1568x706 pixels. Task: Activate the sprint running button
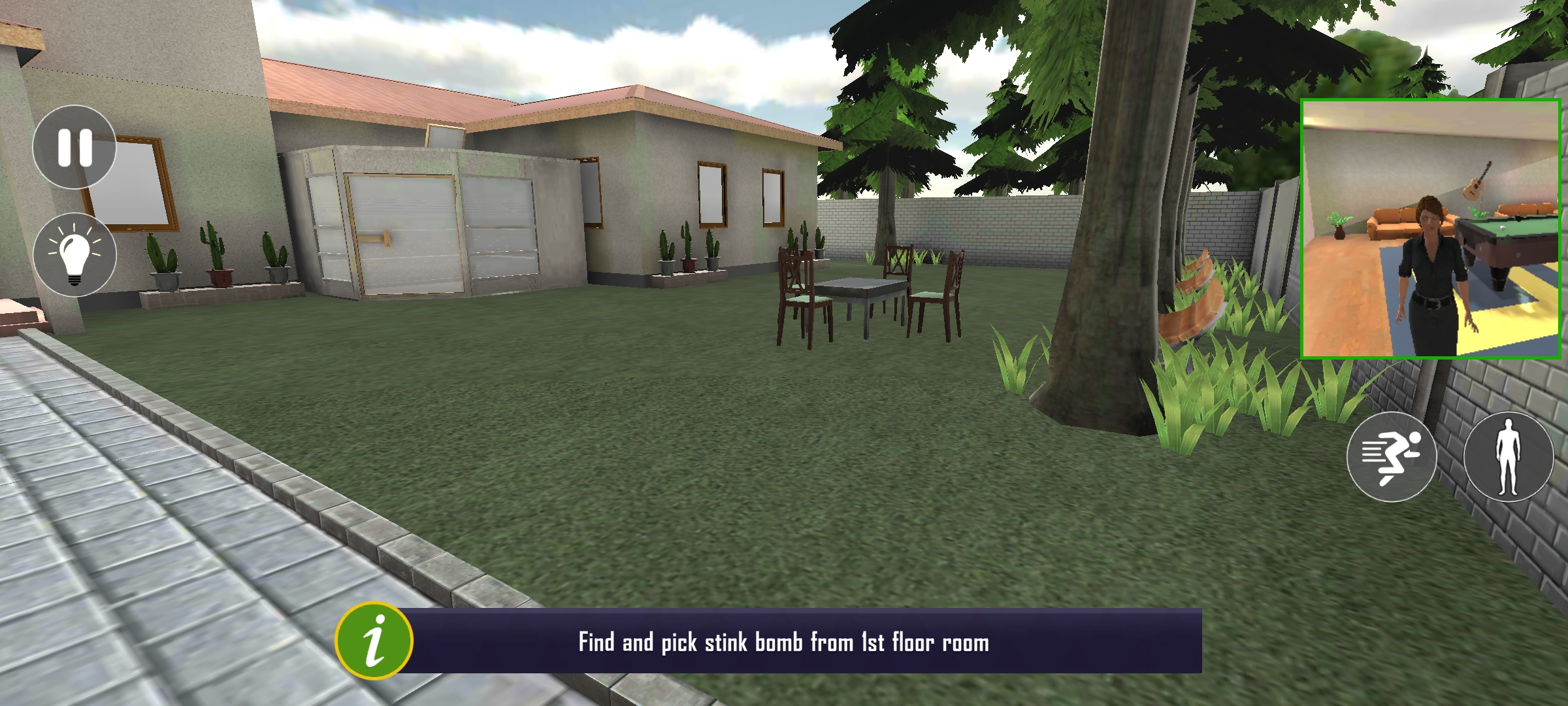point(1392,456)
